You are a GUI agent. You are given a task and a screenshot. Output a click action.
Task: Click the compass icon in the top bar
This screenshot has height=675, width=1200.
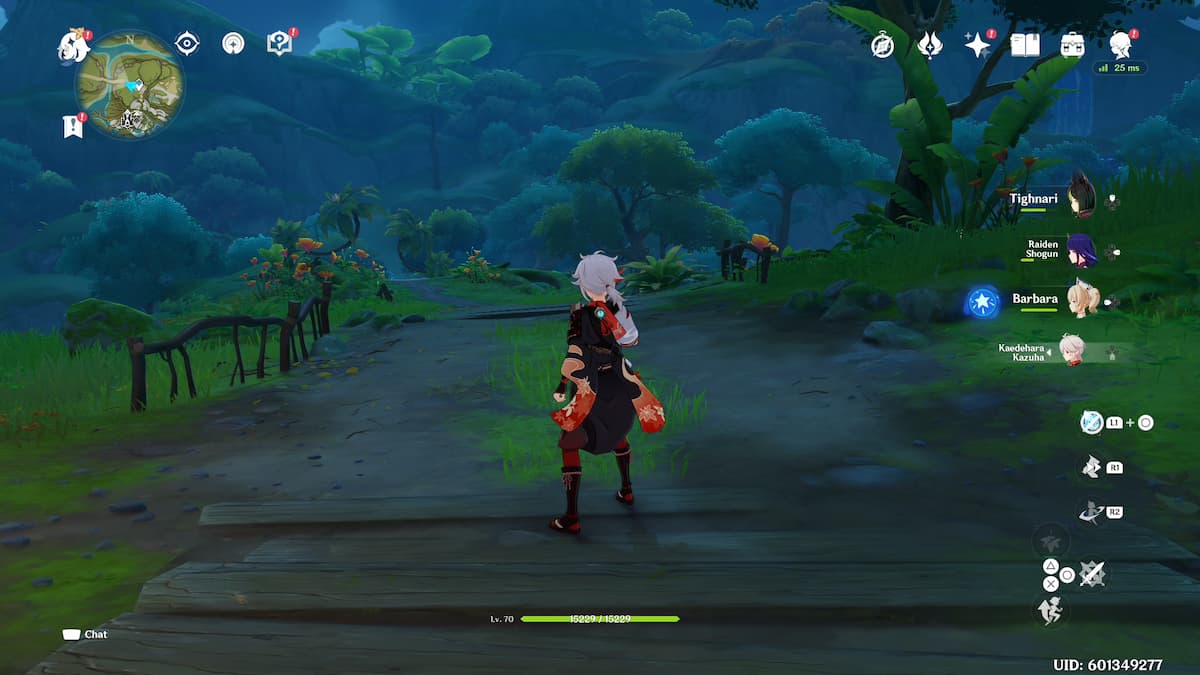click(x=882, y=45)
